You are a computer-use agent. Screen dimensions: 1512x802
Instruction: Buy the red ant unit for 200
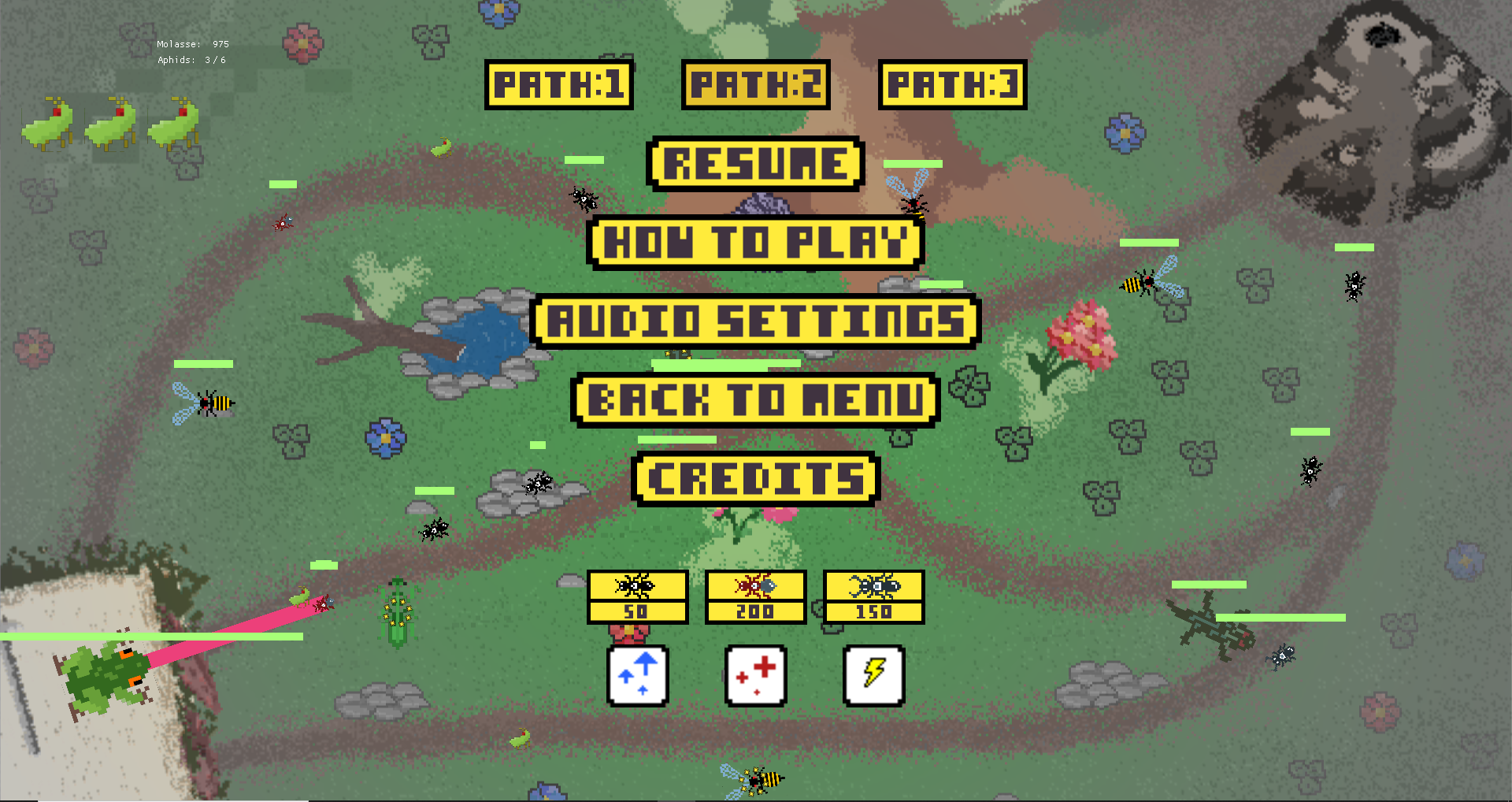click(x=755, y=597)
